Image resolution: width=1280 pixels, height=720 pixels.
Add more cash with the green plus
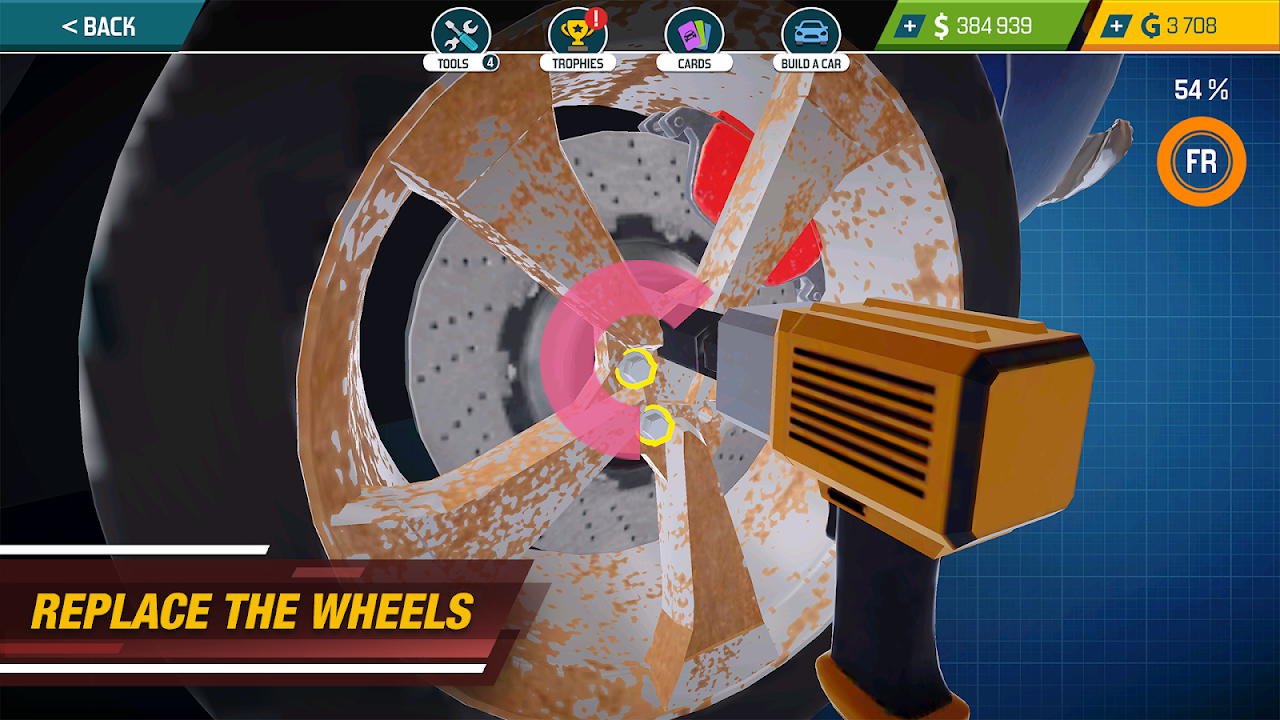pos(909,27)
